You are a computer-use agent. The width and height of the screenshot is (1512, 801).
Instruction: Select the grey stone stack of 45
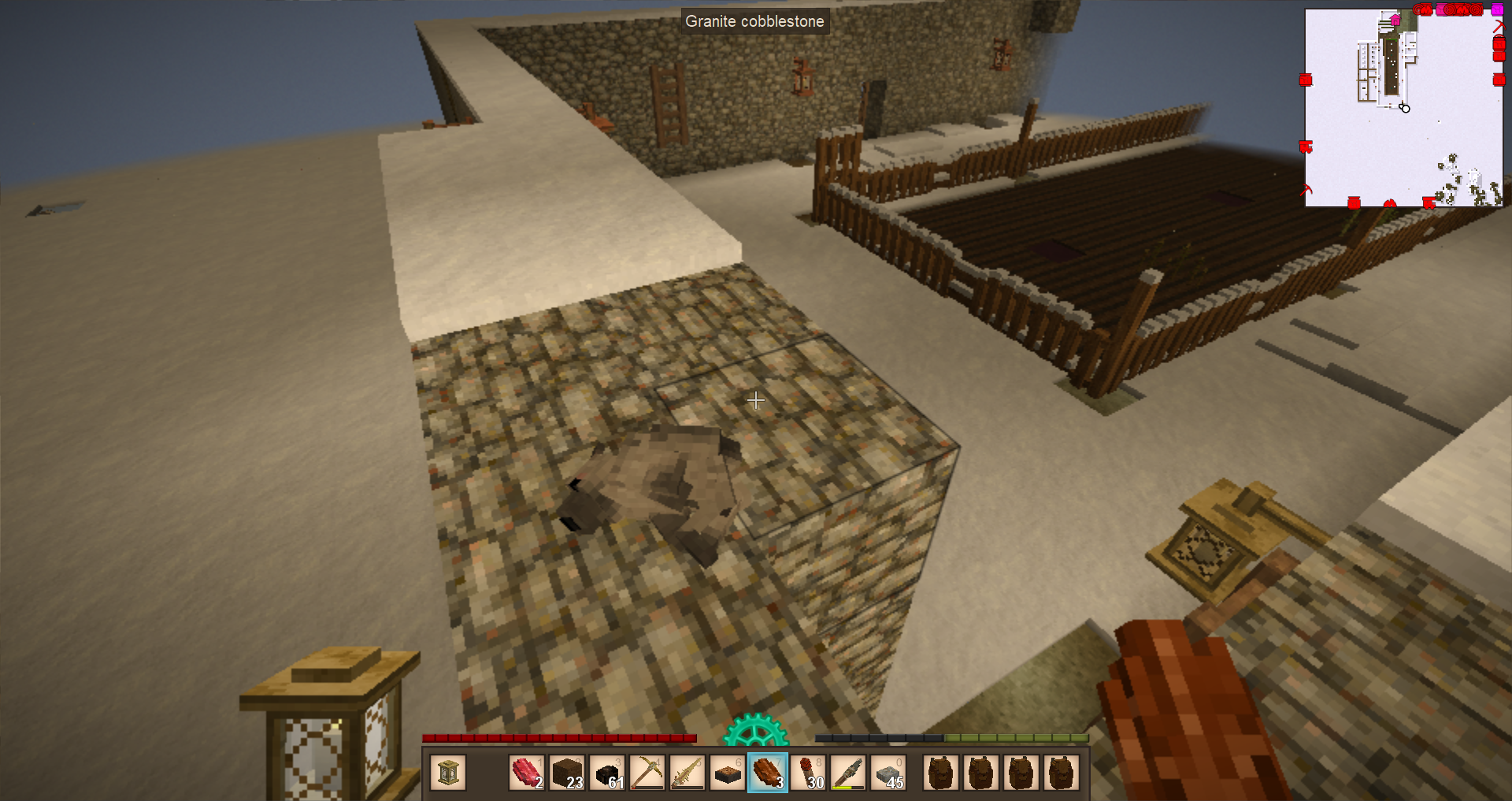888,773
